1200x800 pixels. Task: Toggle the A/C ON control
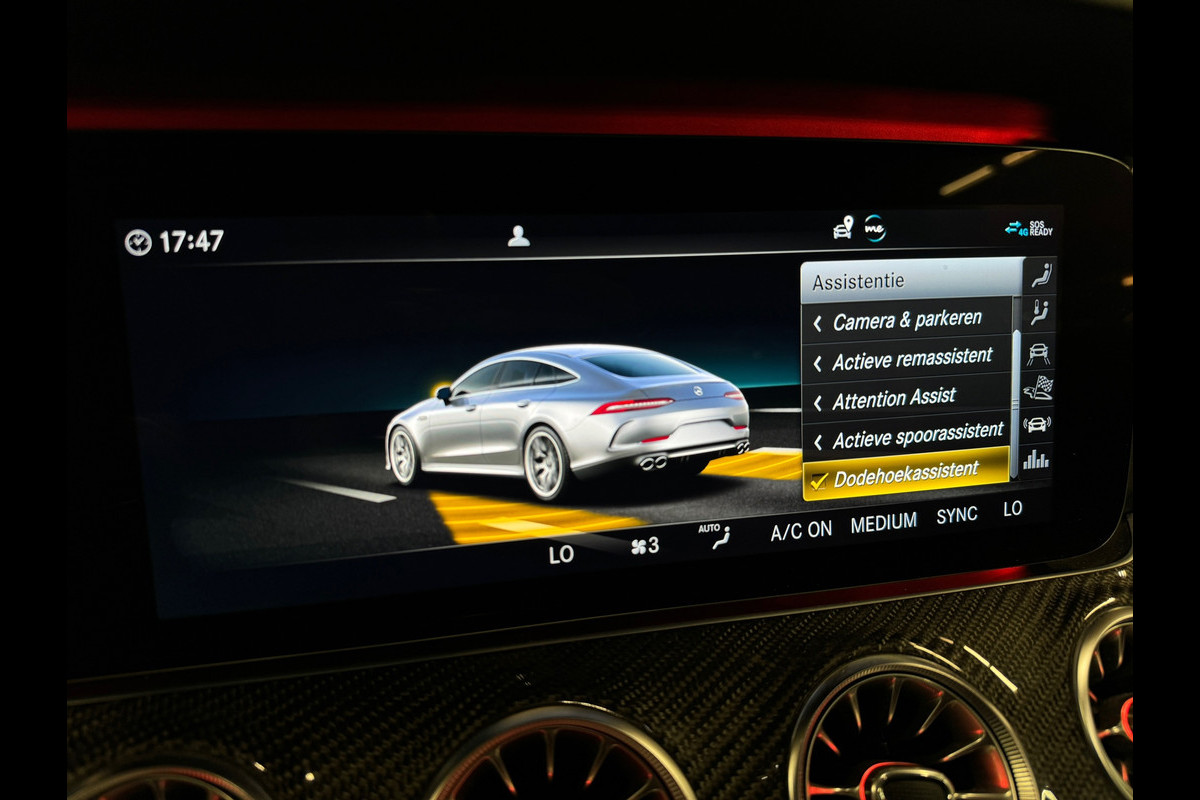(x=801, y=531)
